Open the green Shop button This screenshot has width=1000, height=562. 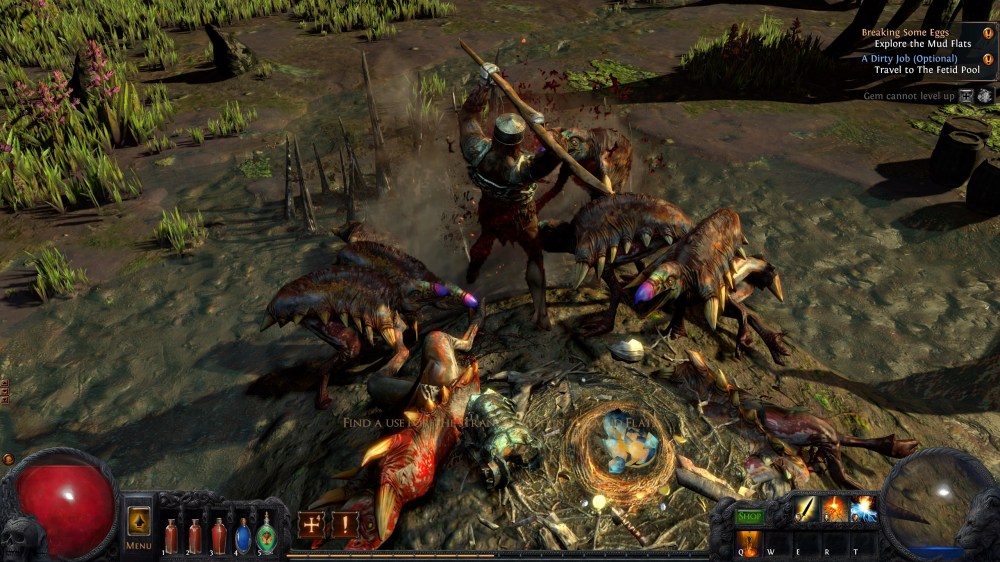(749, 516)
